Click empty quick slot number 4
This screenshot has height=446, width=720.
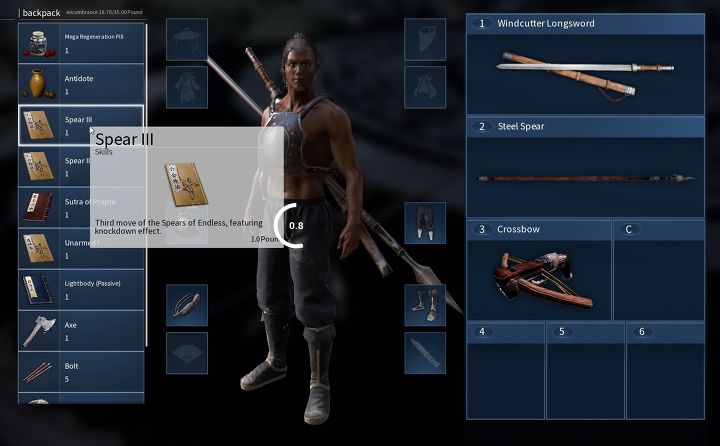(505, 368)
